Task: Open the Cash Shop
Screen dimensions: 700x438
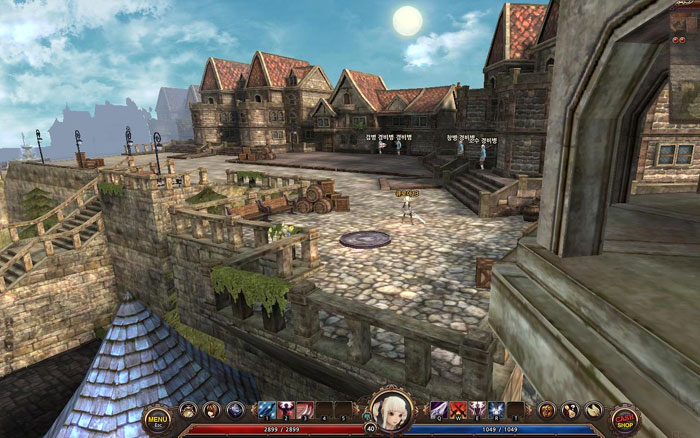Action: pos(625,418)
